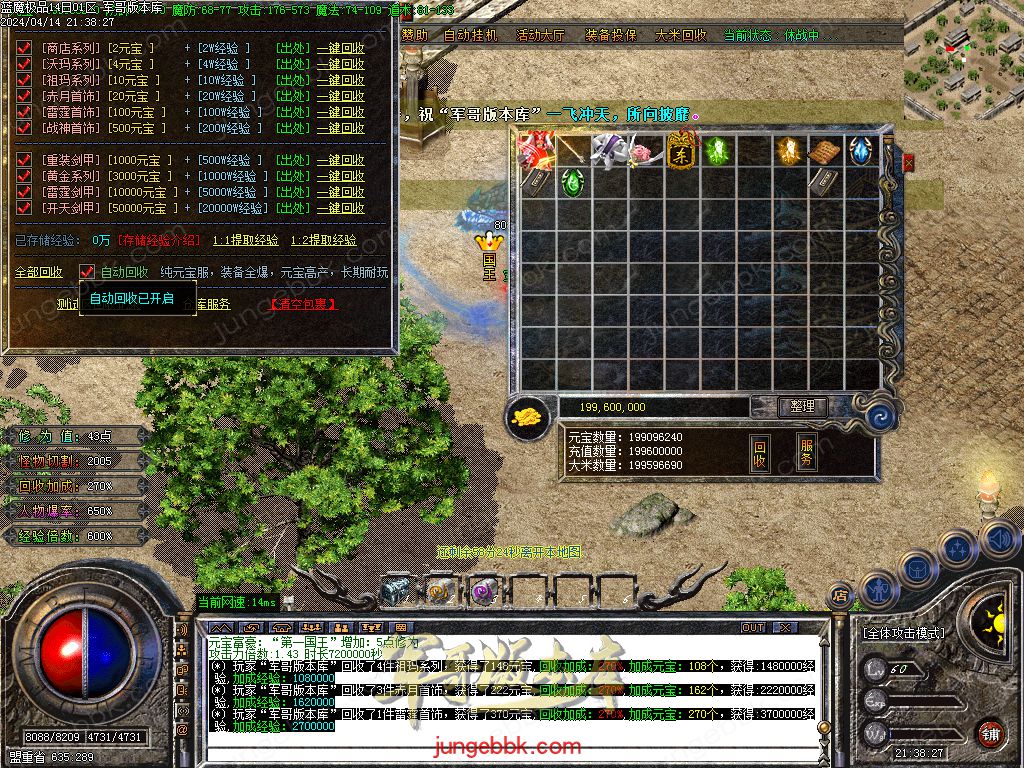Click 一键回收 for 黄金系列 row
Image resolution: width=1024 pixels, height=768 pixels.
click(x=340, y=176)
